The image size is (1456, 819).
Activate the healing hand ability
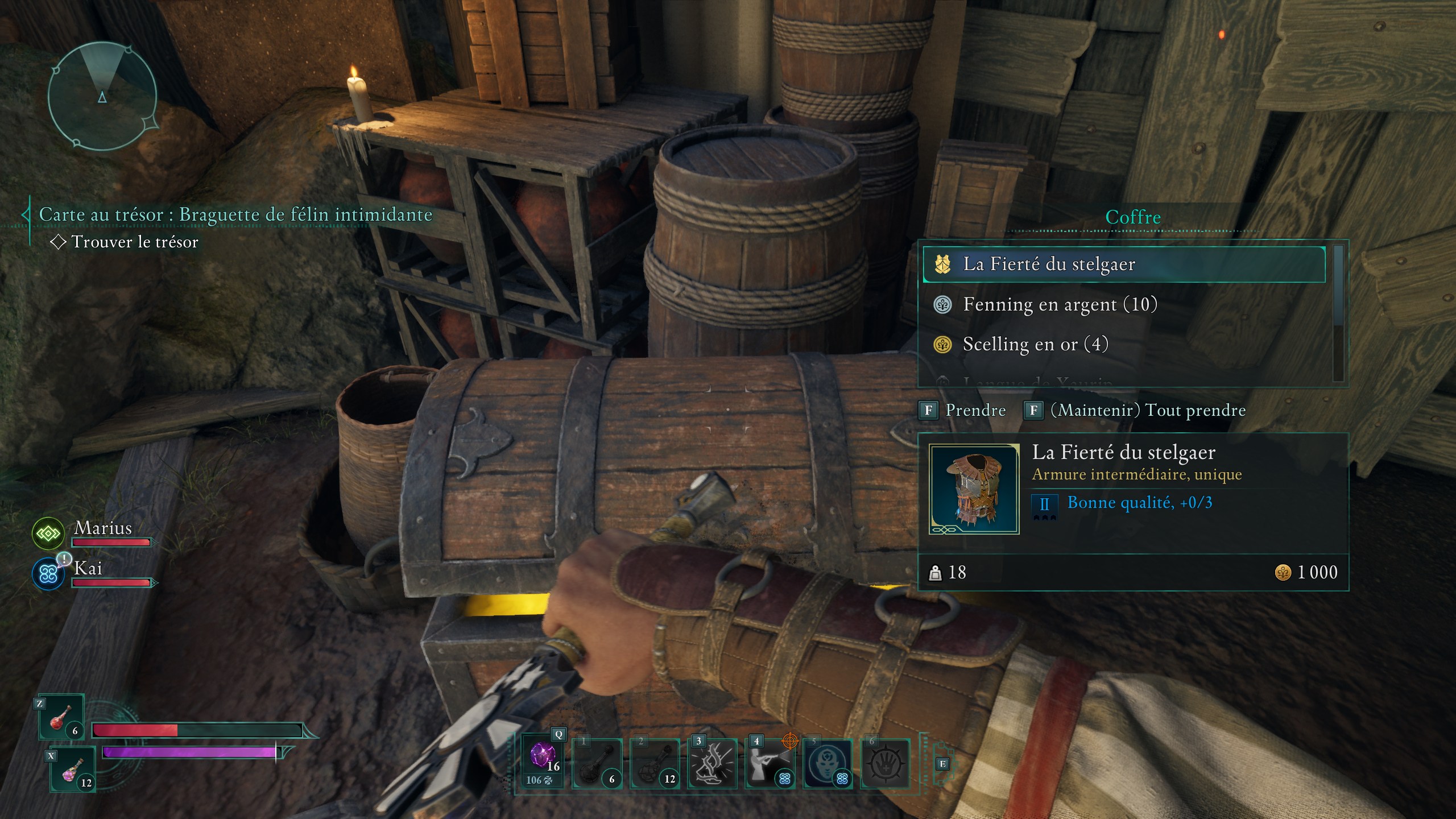(x=885, y=764)
